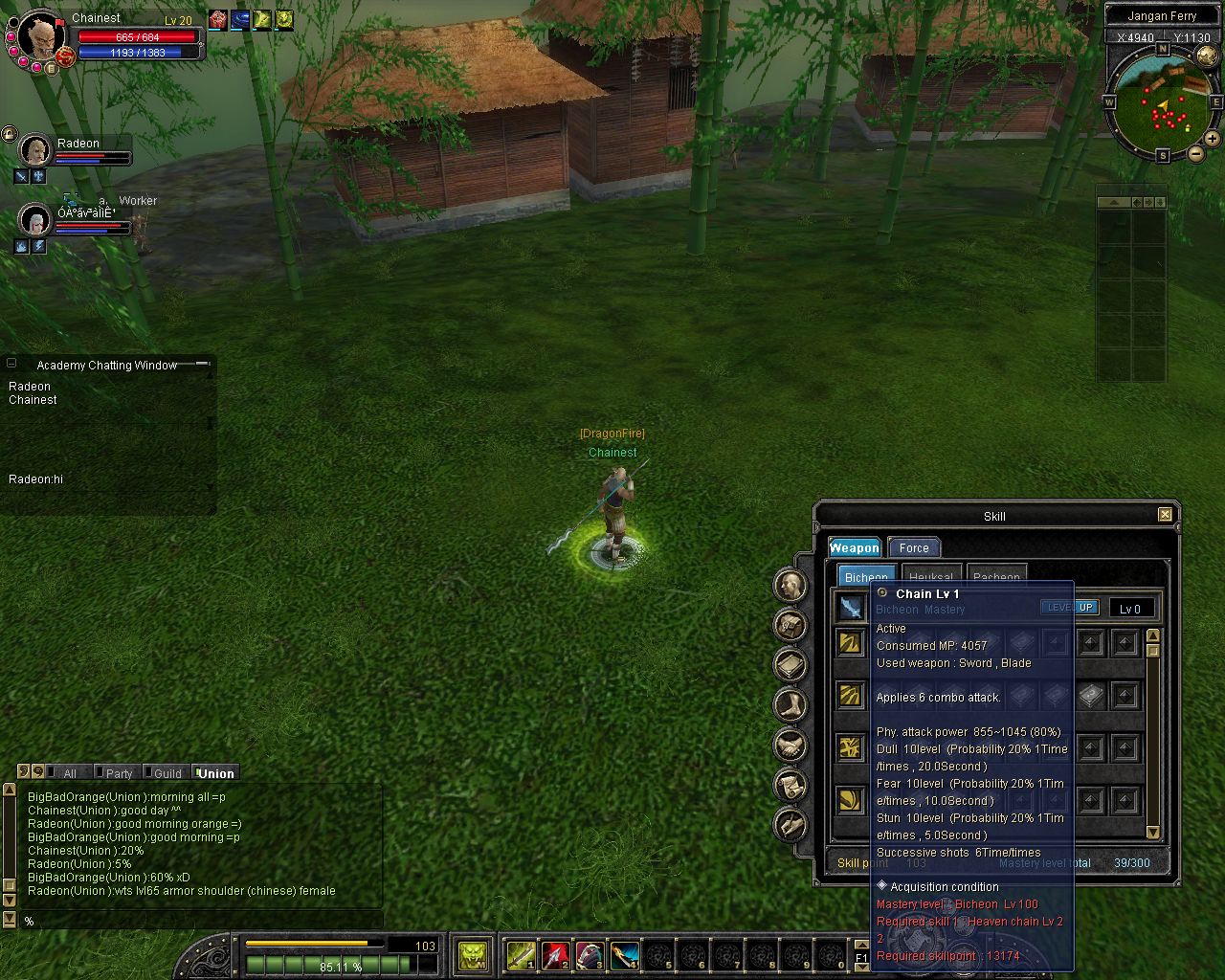Open the scroll side menu button
Screen dimensions: 1225x980
coord(791,784)
